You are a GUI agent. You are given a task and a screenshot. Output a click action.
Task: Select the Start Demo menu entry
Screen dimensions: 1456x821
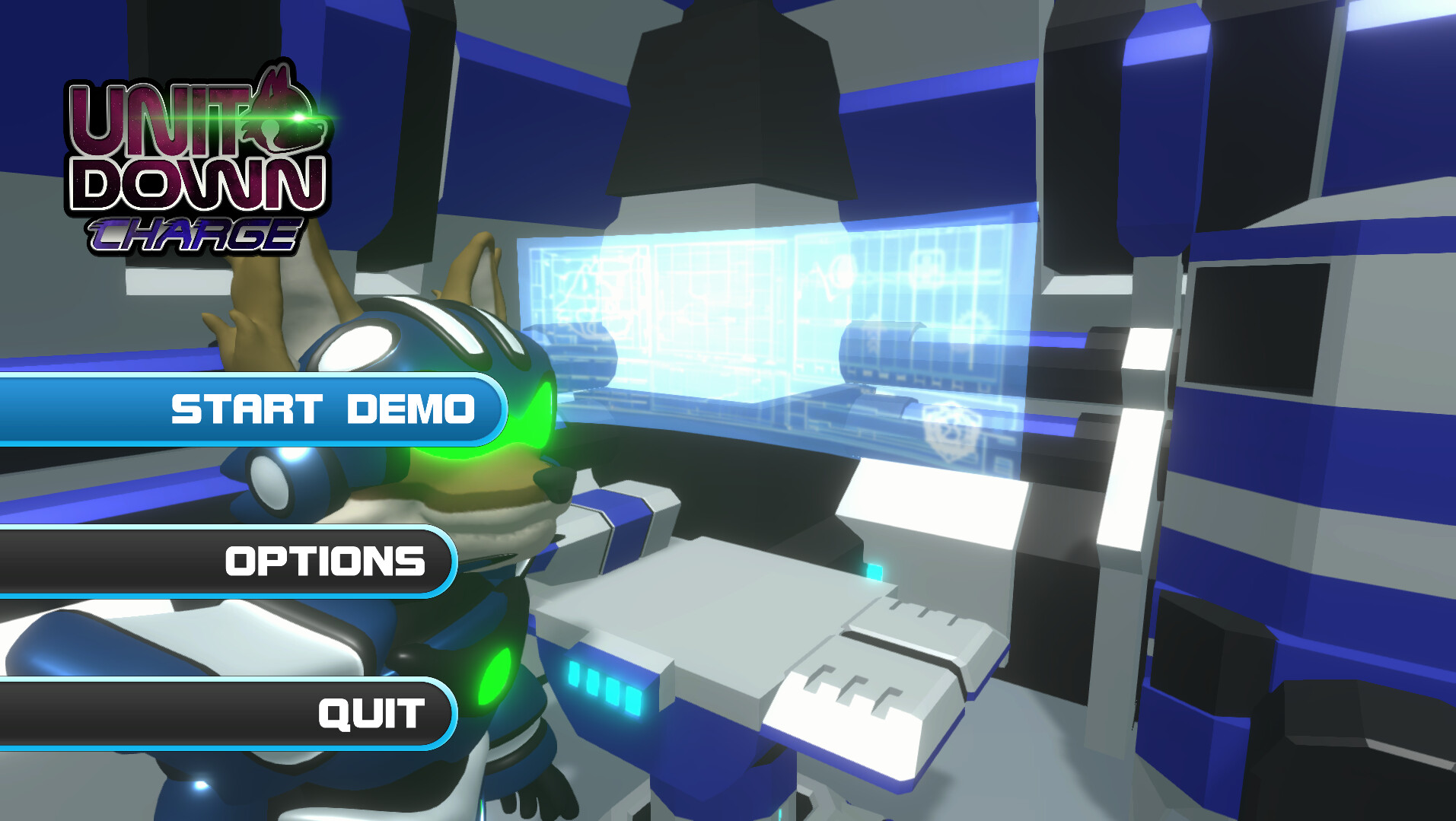[323, 409]
